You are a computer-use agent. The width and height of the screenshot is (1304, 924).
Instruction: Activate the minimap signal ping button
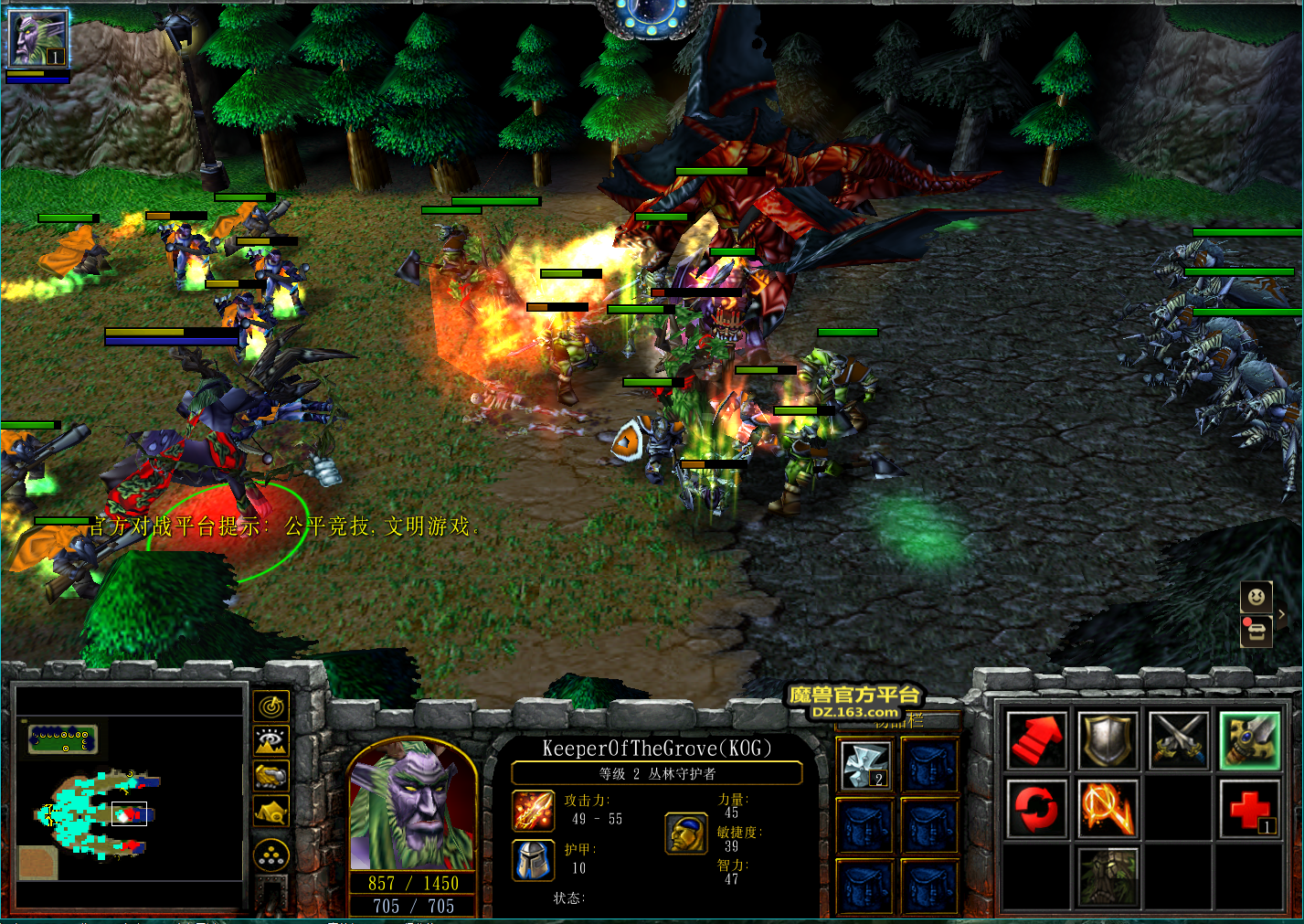[x=271, y=706]
